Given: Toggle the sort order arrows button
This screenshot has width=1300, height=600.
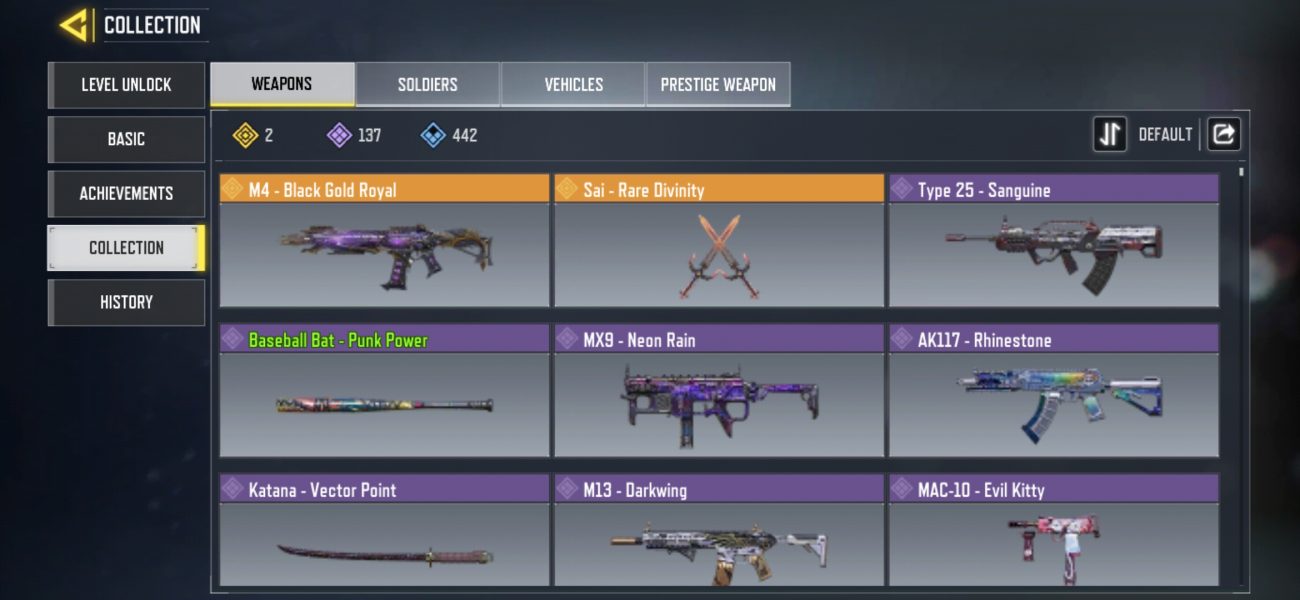Looking at the screenshot, I should click(x=1109, y=134).
